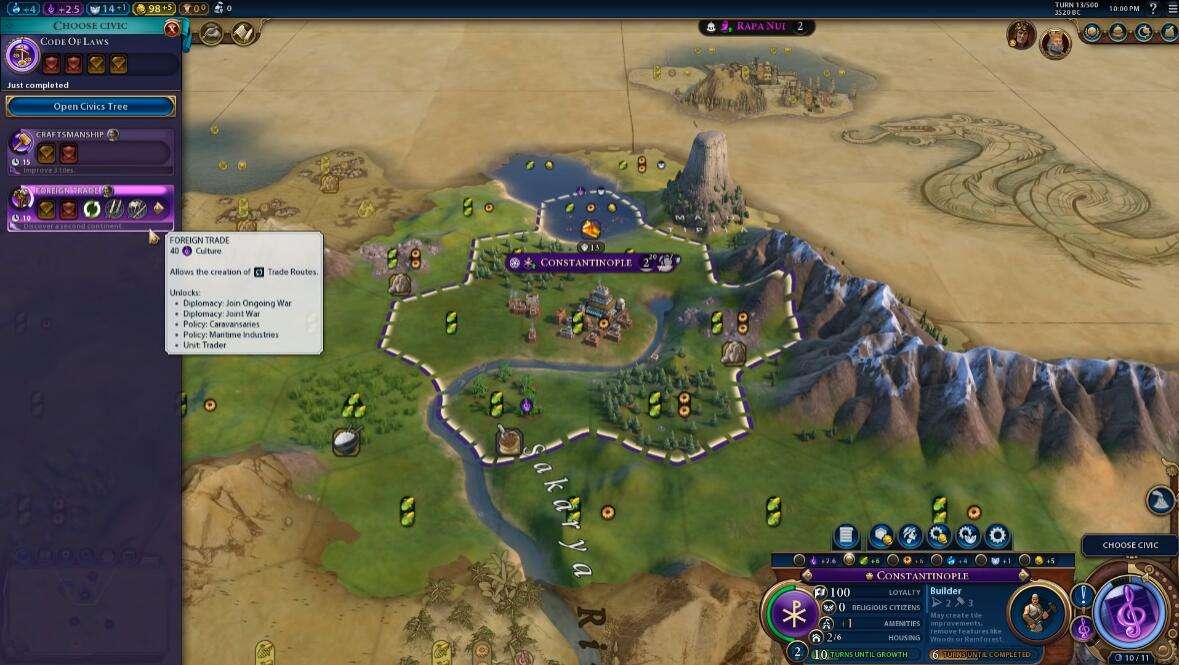The height and width of the screenshot is (665, 1179).
Task: Open the city details scroll icon
Action: (x=846, y=537)
